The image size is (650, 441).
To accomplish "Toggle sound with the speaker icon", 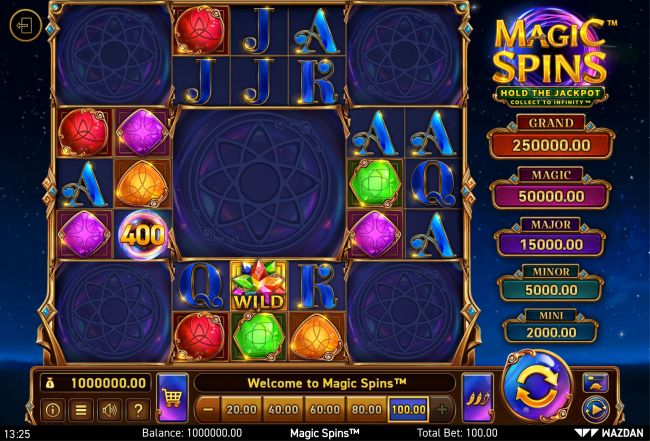I will tap(108, 409).
